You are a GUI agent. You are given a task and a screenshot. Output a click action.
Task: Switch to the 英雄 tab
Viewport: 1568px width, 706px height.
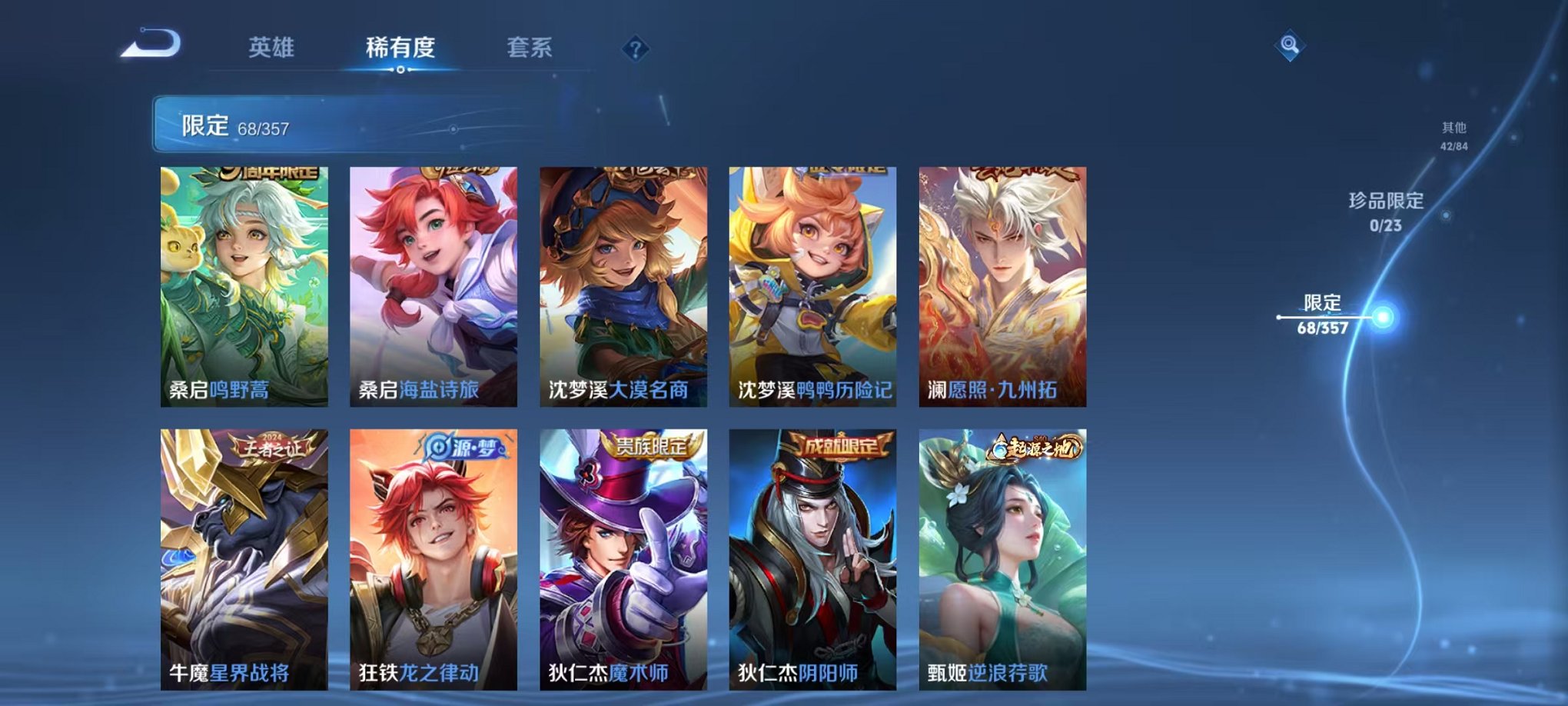[271, 46]
